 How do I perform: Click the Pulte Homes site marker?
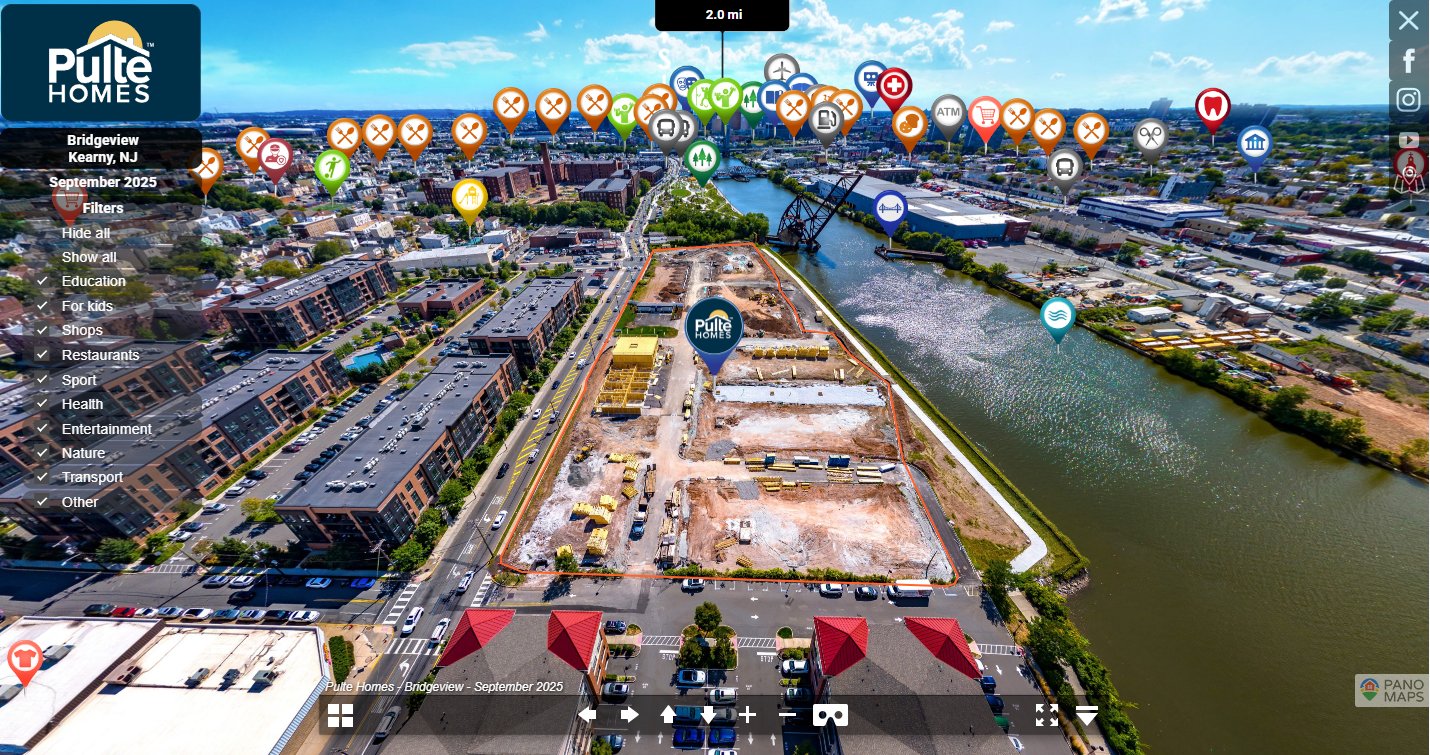(x=714, y=326)
